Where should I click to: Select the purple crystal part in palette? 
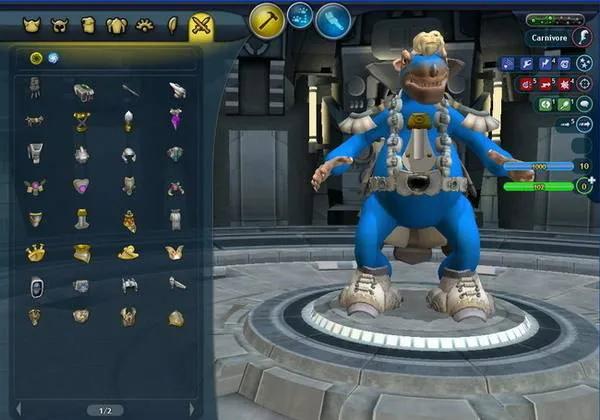pyautogui.click(x=176, y=121)
